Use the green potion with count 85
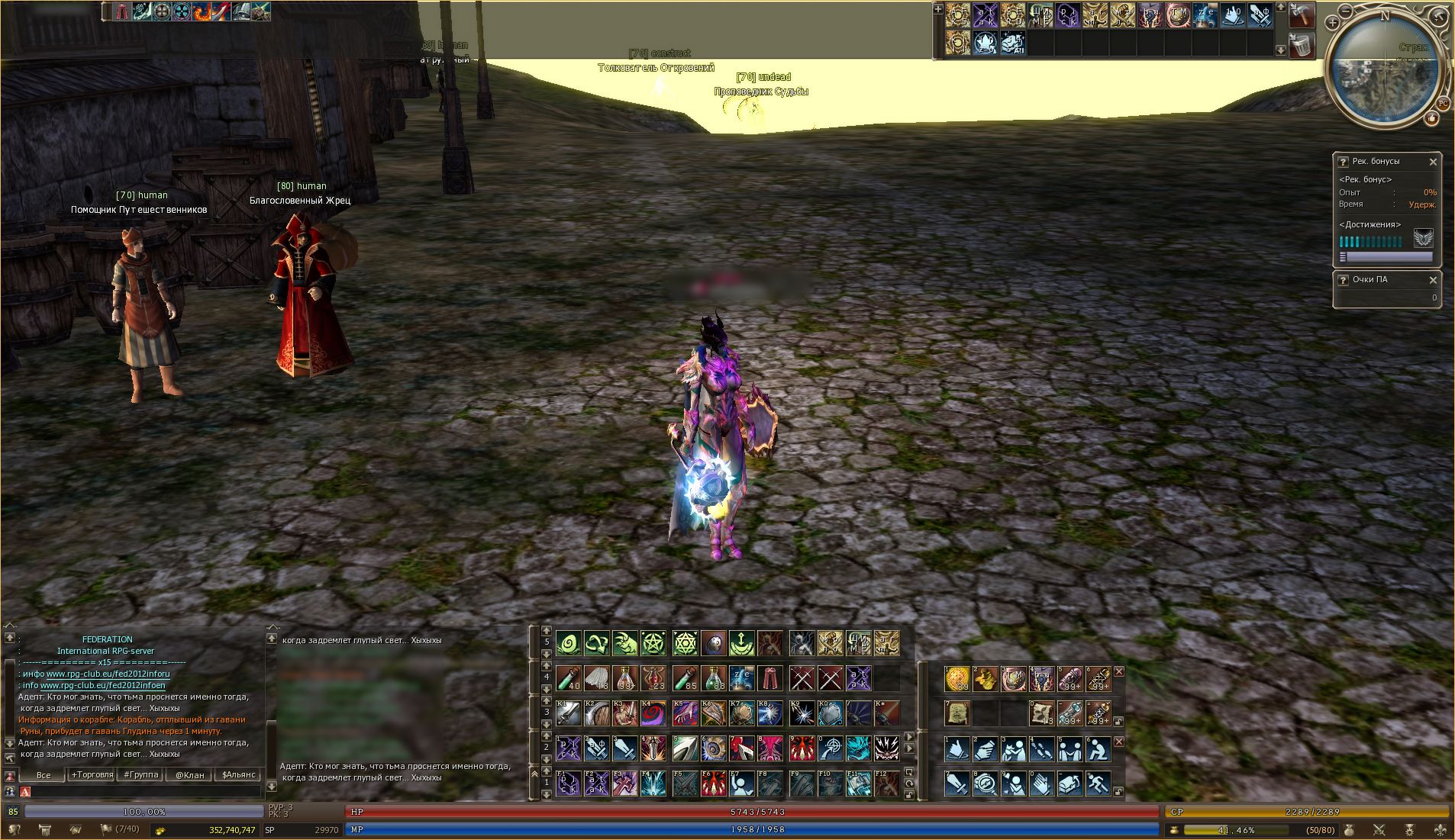 click(x=685, y=677)
